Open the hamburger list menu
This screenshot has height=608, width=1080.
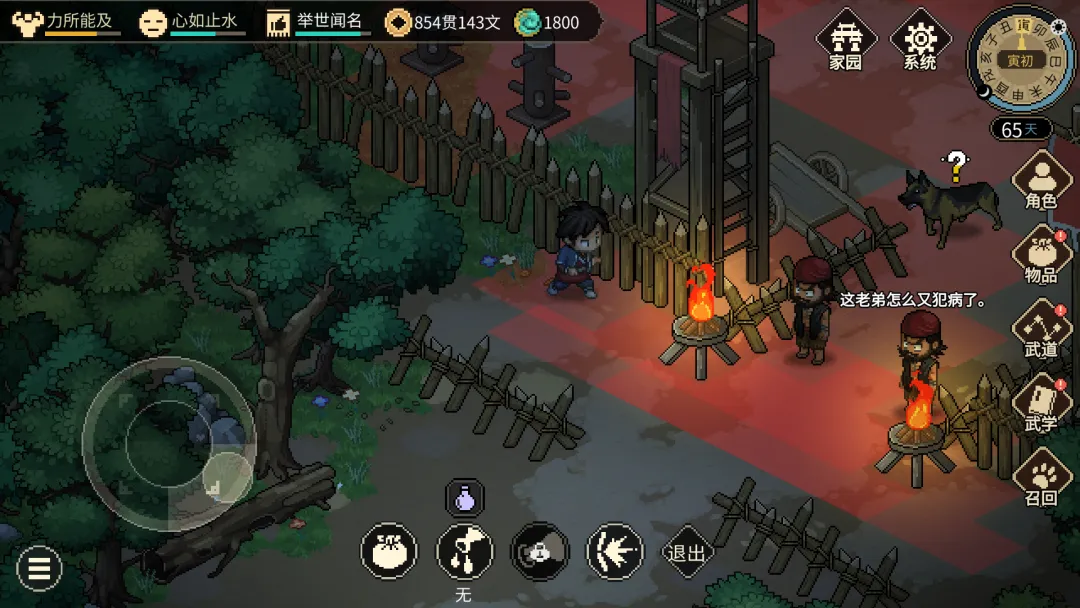click(x=39, y=570)
